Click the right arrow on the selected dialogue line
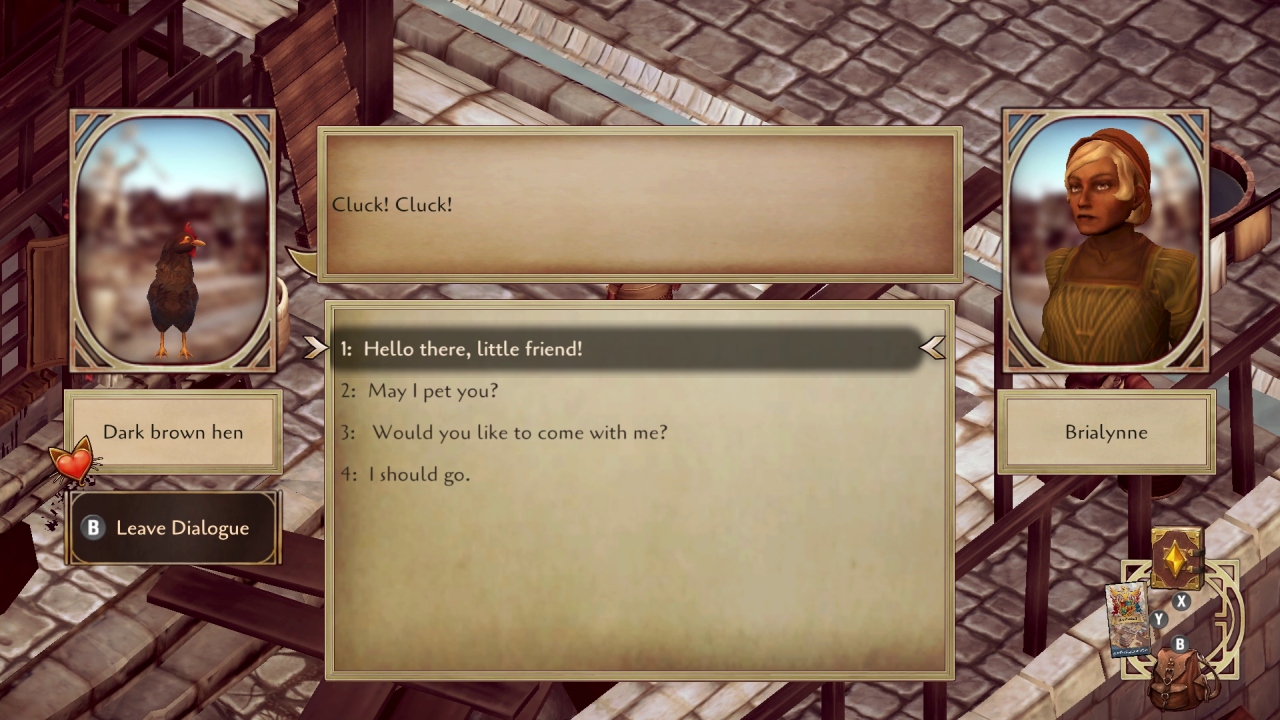The width and height of the screenshot is (1280, 720). click(x=933, y=348)
